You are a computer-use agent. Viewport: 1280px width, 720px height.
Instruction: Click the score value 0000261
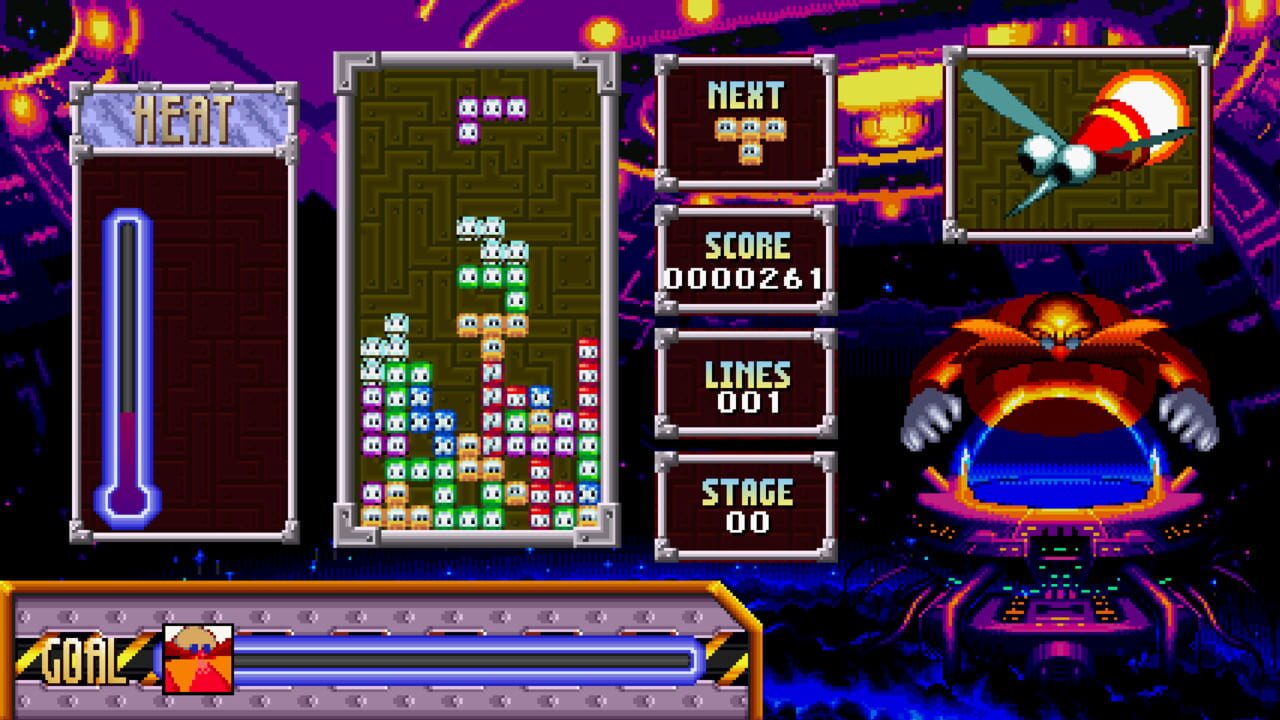pyautogui.click(x=744, y=278)
